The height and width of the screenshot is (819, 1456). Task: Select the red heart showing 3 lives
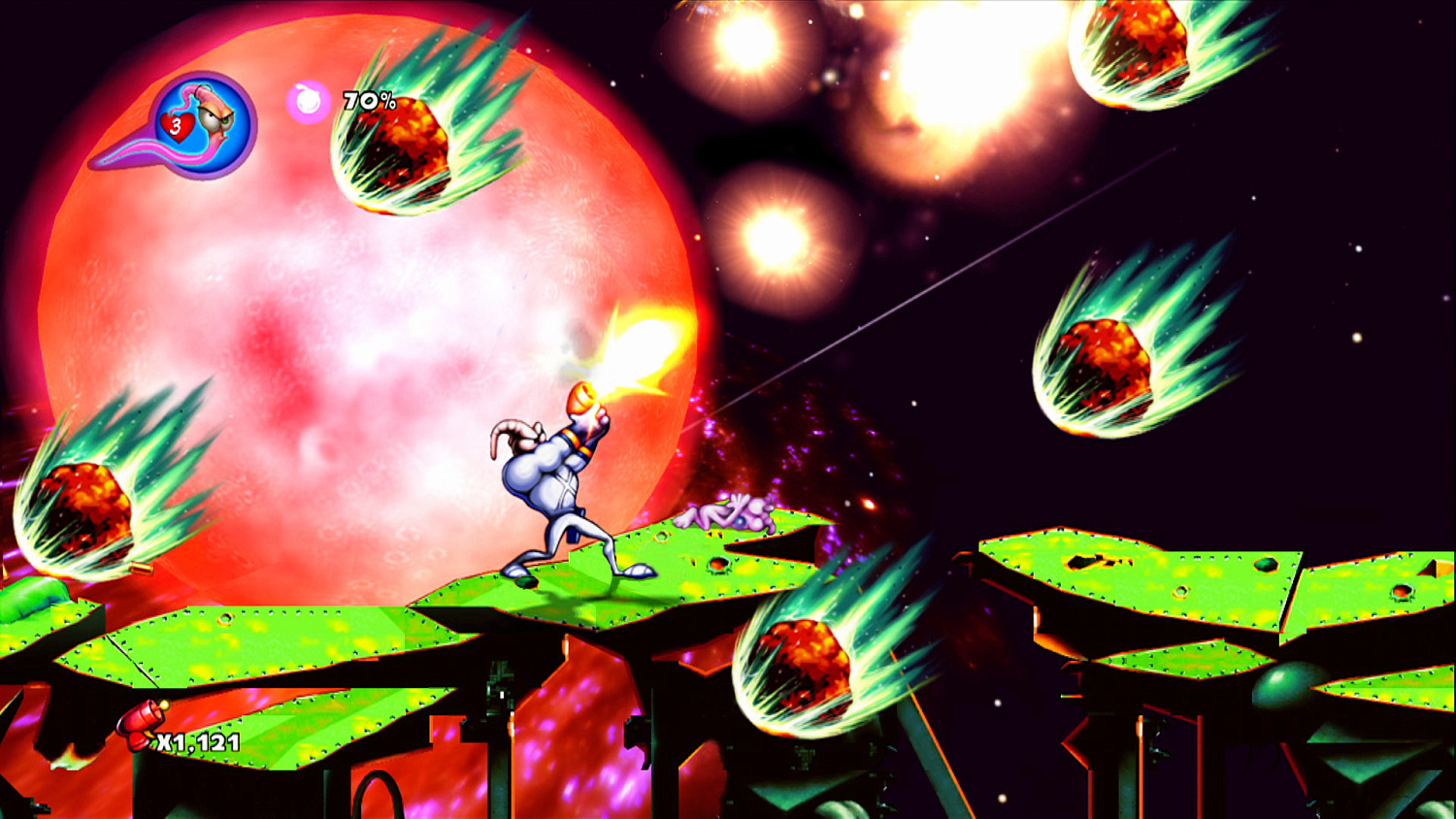[x=176, y=127]
